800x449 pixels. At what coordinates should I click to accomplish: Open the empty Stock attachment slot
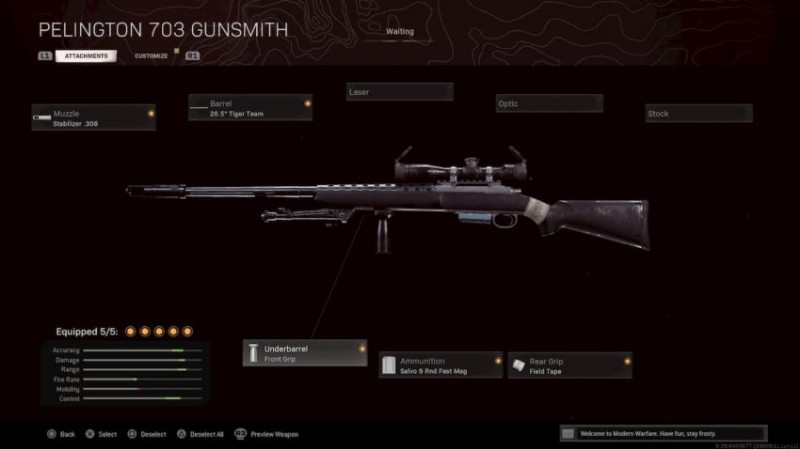pos(698,114)
